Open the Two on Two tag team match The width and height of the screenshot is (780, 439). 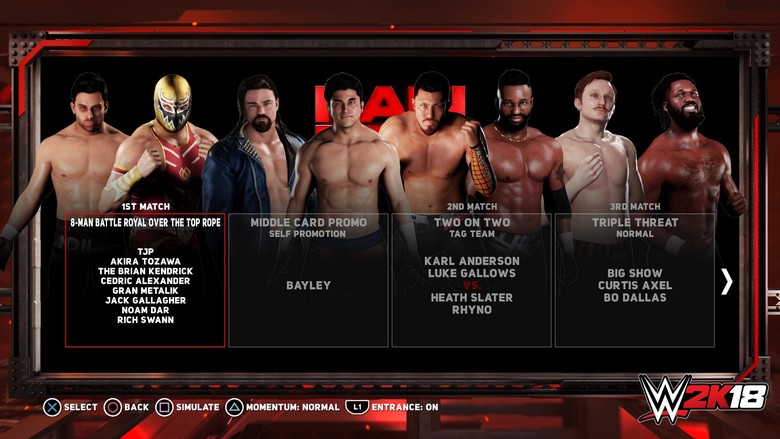tap(471, 280)
